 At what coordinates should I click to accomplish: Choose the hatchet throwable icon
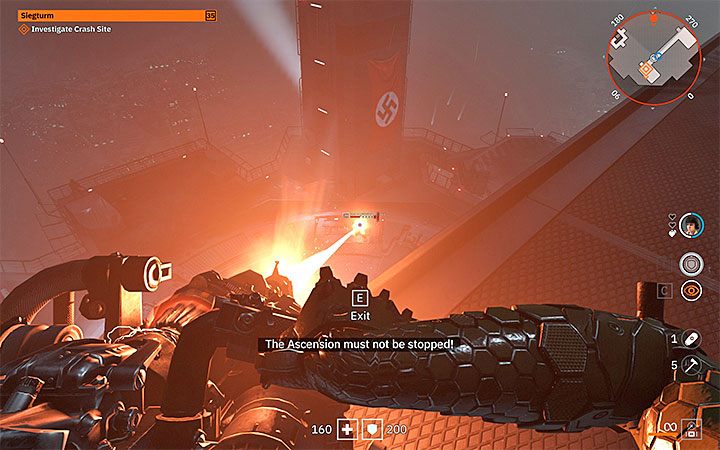coord(690,366)
